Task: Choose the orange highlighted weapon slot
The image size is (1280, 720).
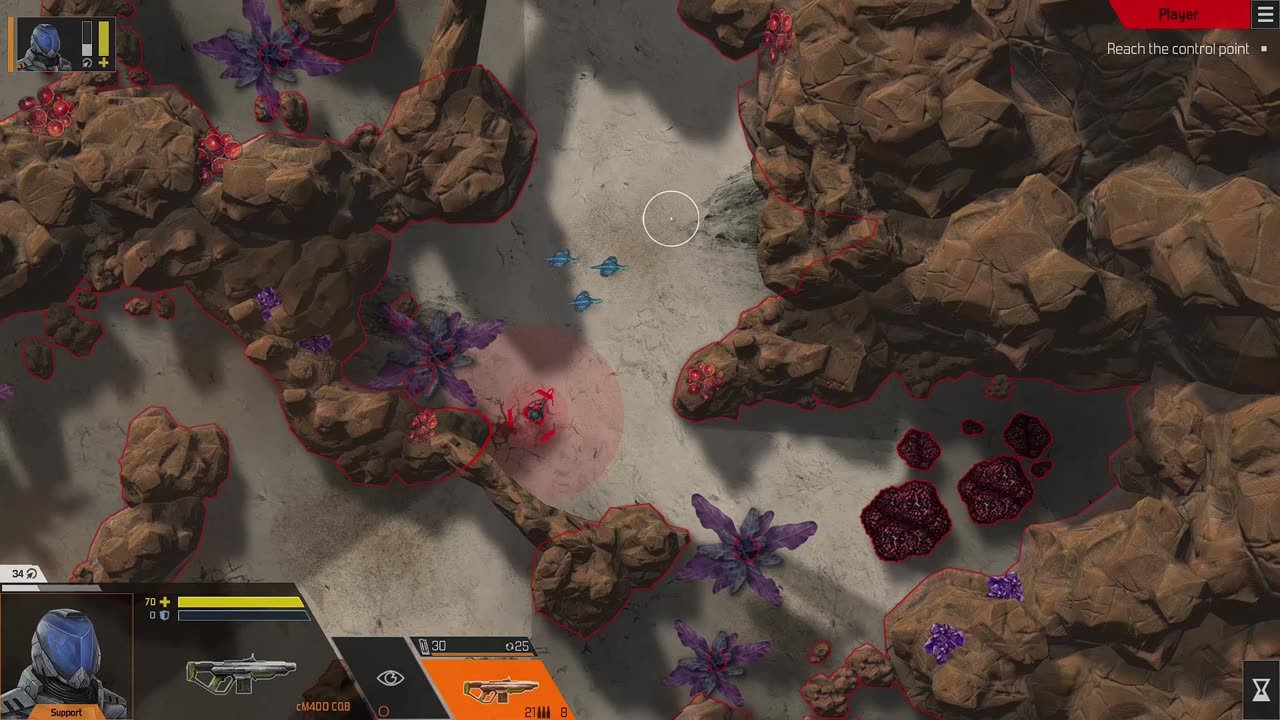Action: (x=500, y=688)
